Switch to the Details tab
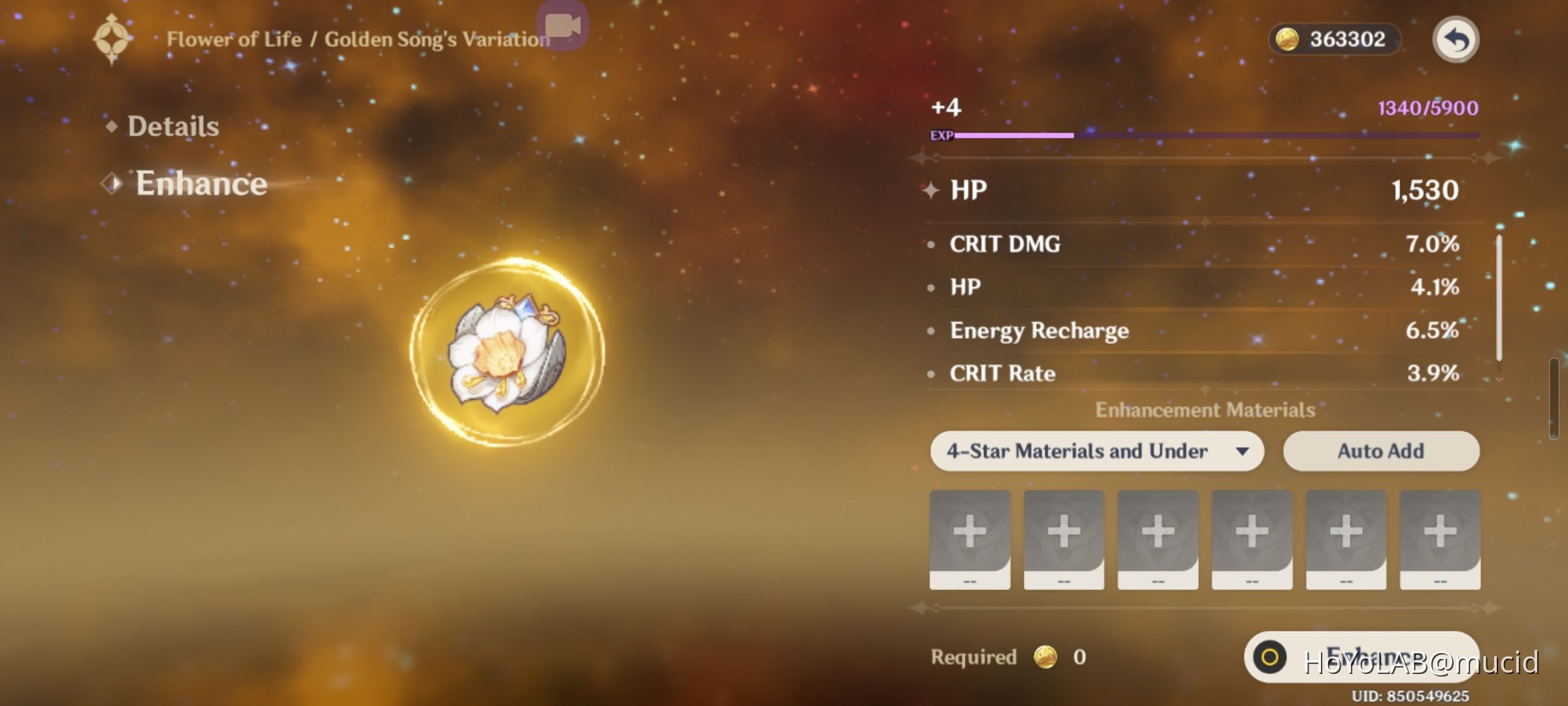This screenshot has height=706, width=1568. click(173, 126)
